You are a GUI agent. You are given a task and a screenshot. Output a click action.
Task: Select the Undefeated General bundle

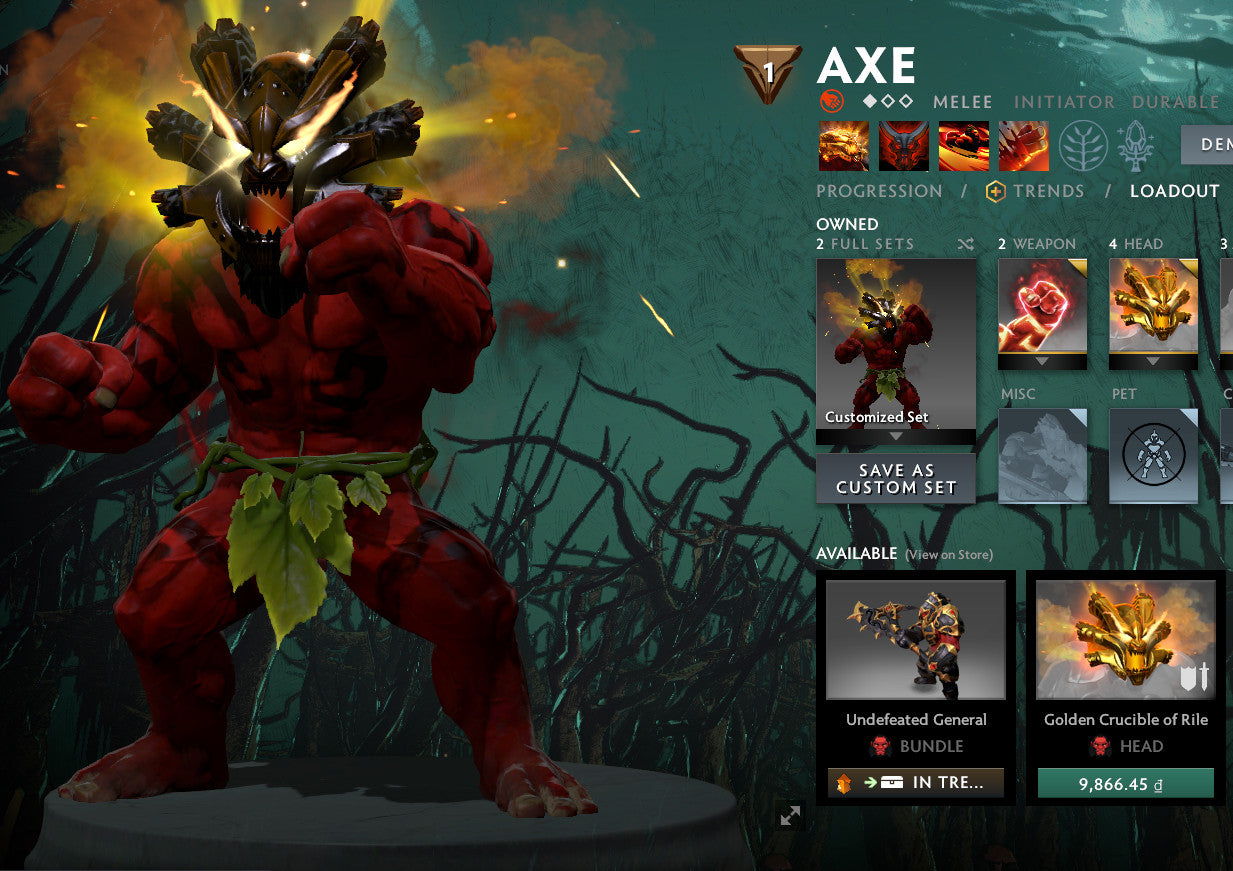[916, 640]
